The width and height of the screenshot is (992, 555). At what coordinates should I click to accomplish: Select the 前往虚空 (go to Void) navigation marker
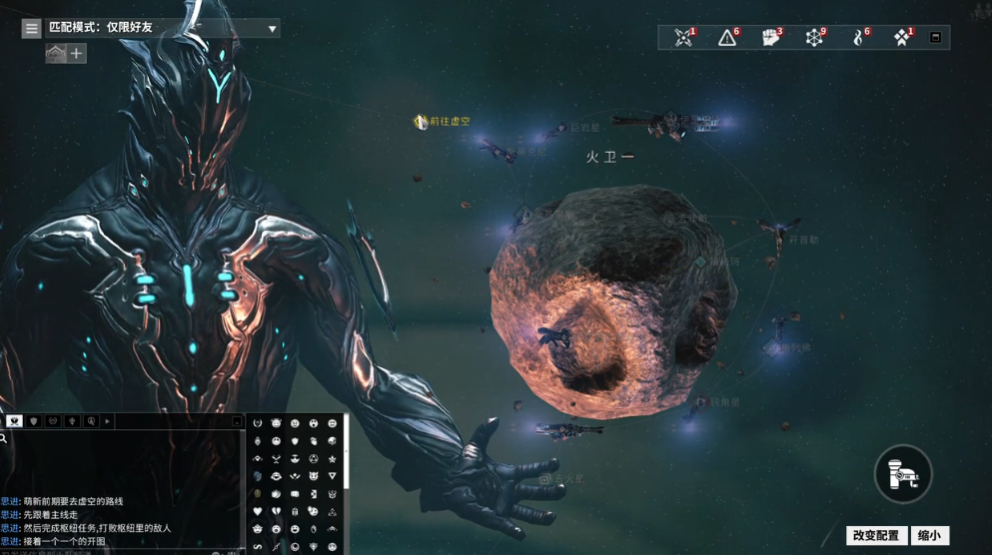point(421,121)
